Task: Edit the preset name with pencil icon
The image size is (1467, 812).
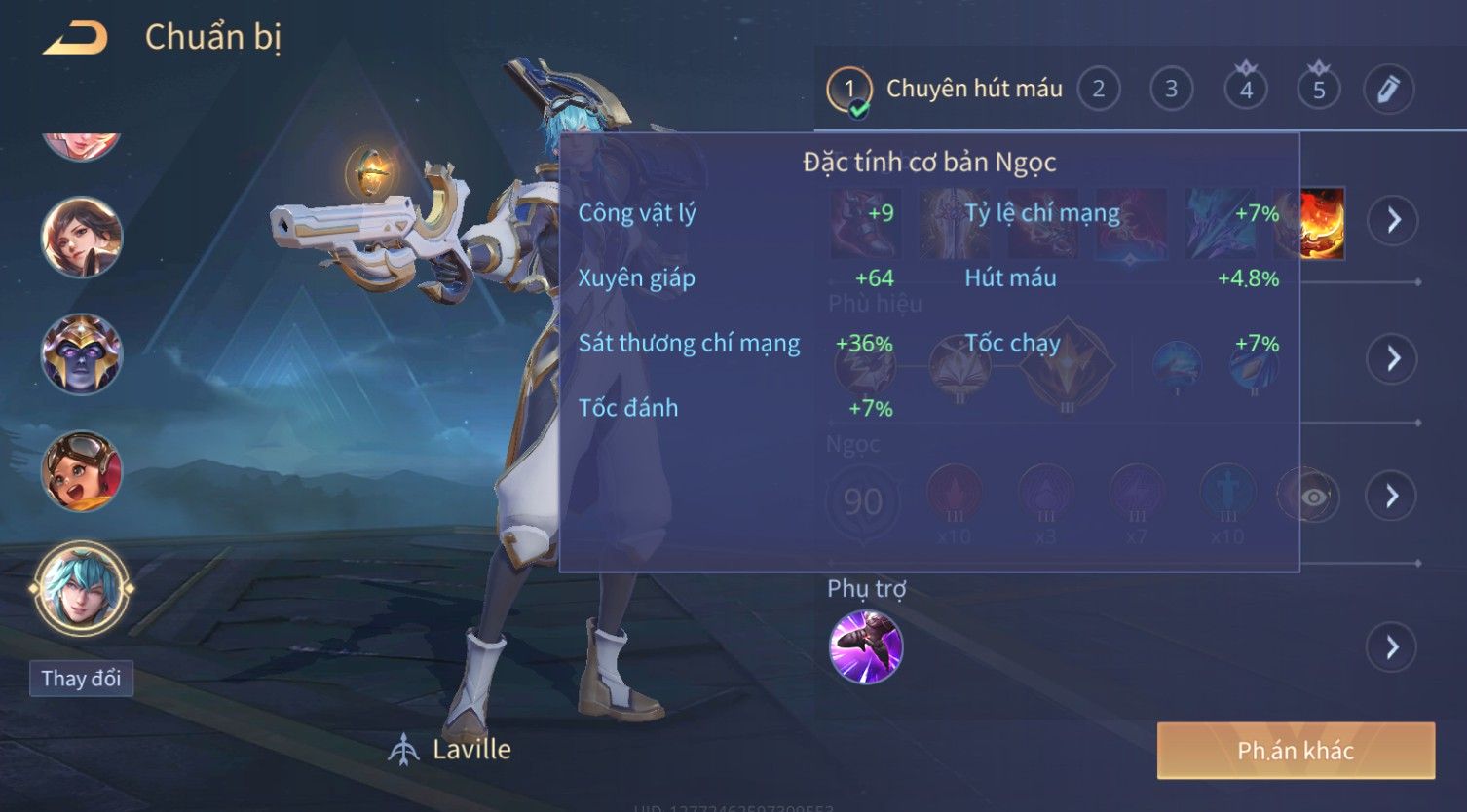Action: [1388, 90]
